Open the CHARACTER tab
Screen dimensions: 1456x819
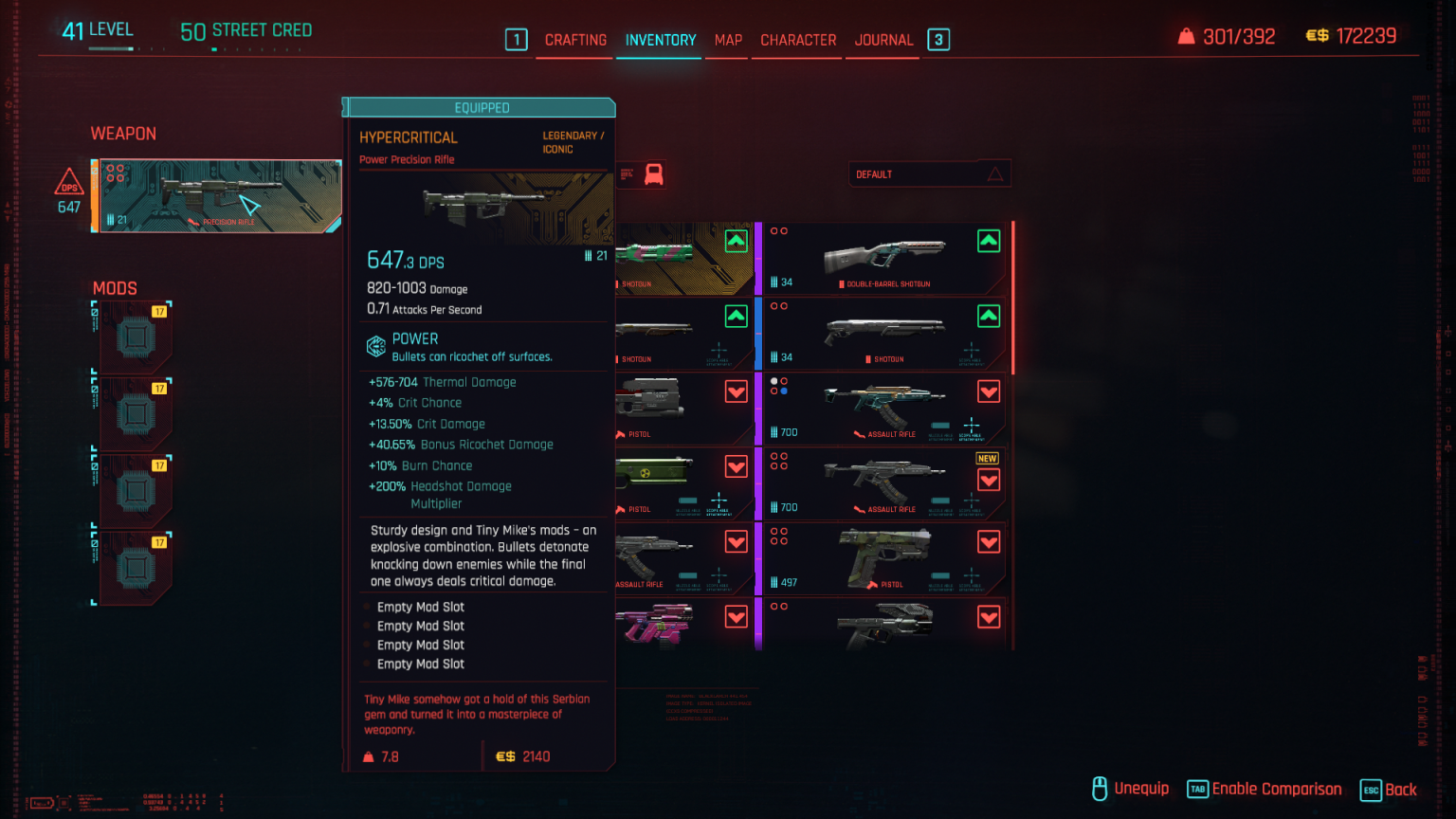797,40
